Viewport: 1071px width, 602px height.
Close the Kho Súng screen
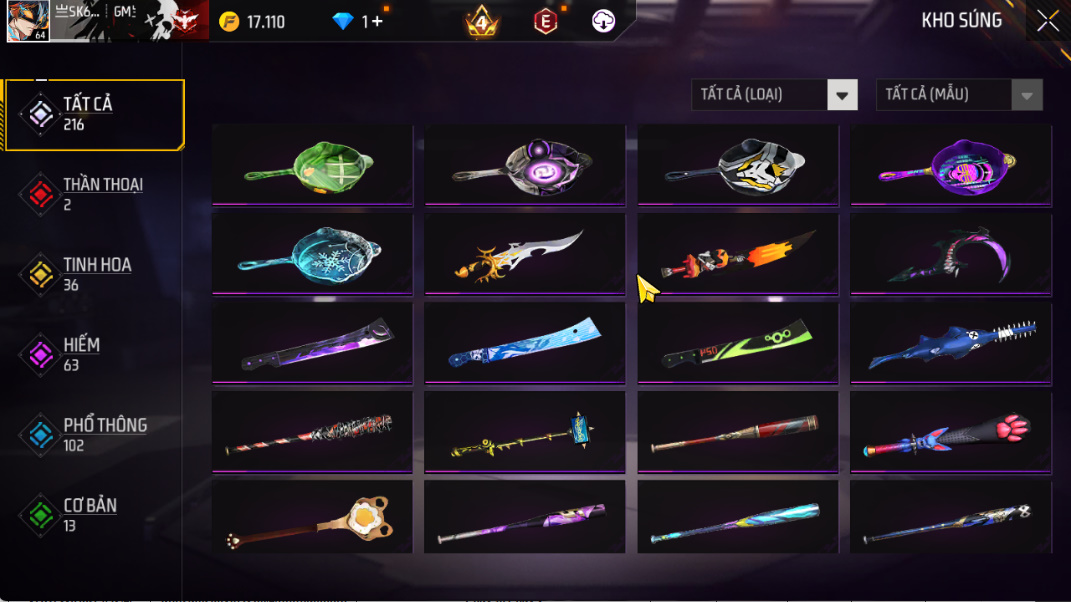tap(1047, 21)
